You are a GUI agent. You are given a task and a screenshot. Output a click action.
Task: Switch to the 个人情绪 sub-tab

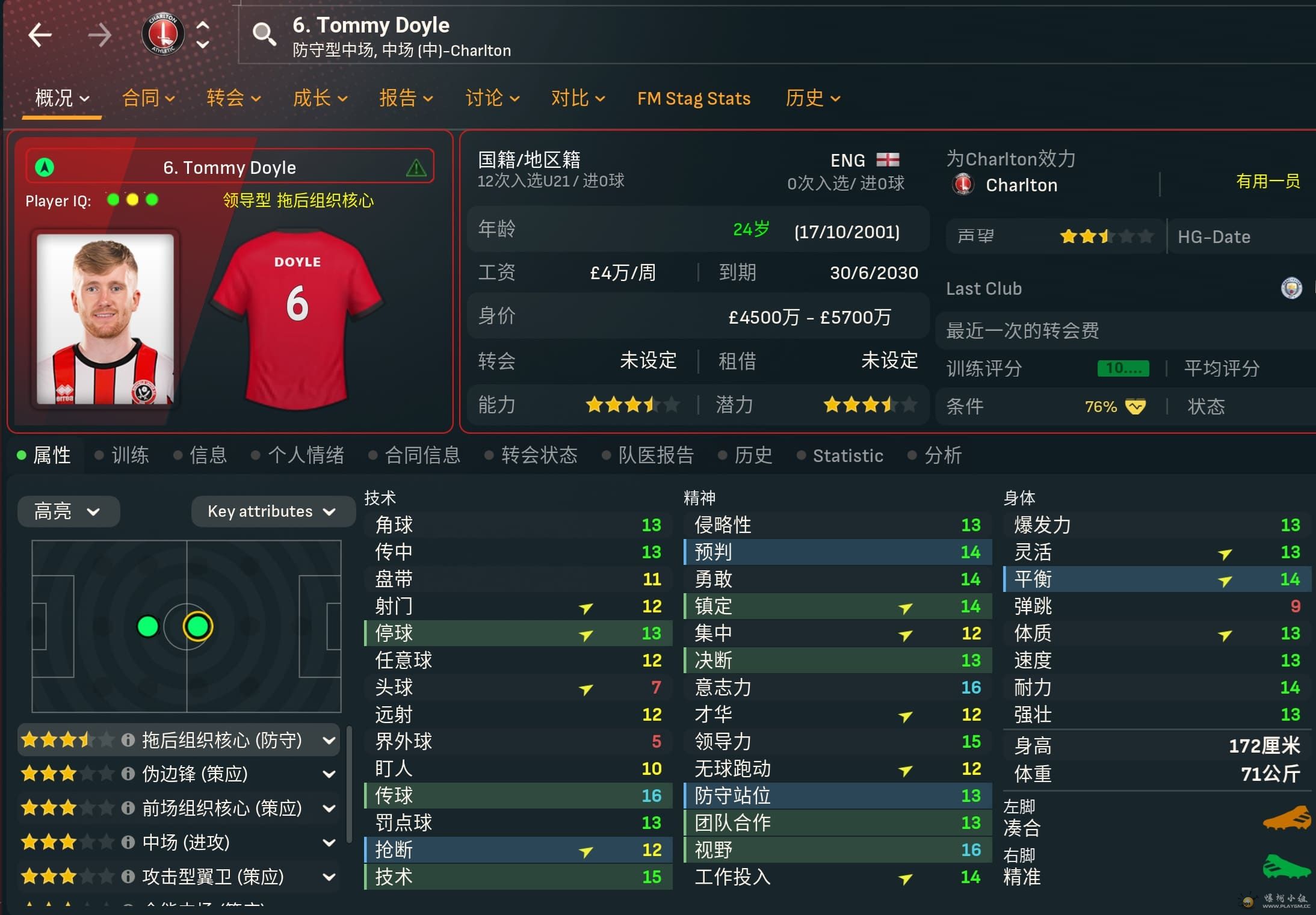click(x=306, y=455)
